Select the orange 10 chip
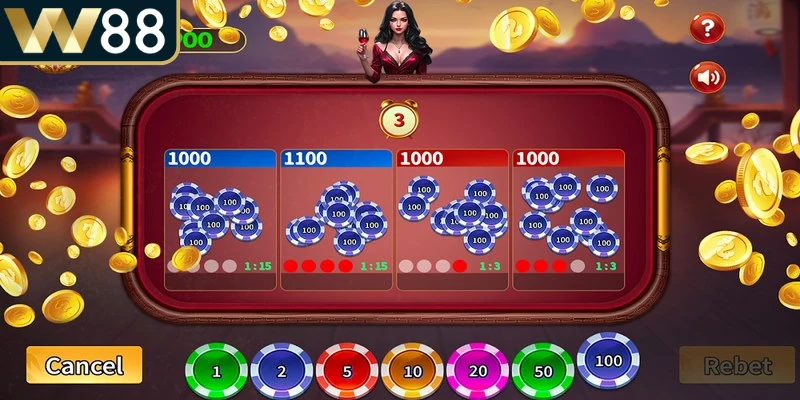Viewport: 800px width, 400px height. pyautogui.click(x=411, y=371)
